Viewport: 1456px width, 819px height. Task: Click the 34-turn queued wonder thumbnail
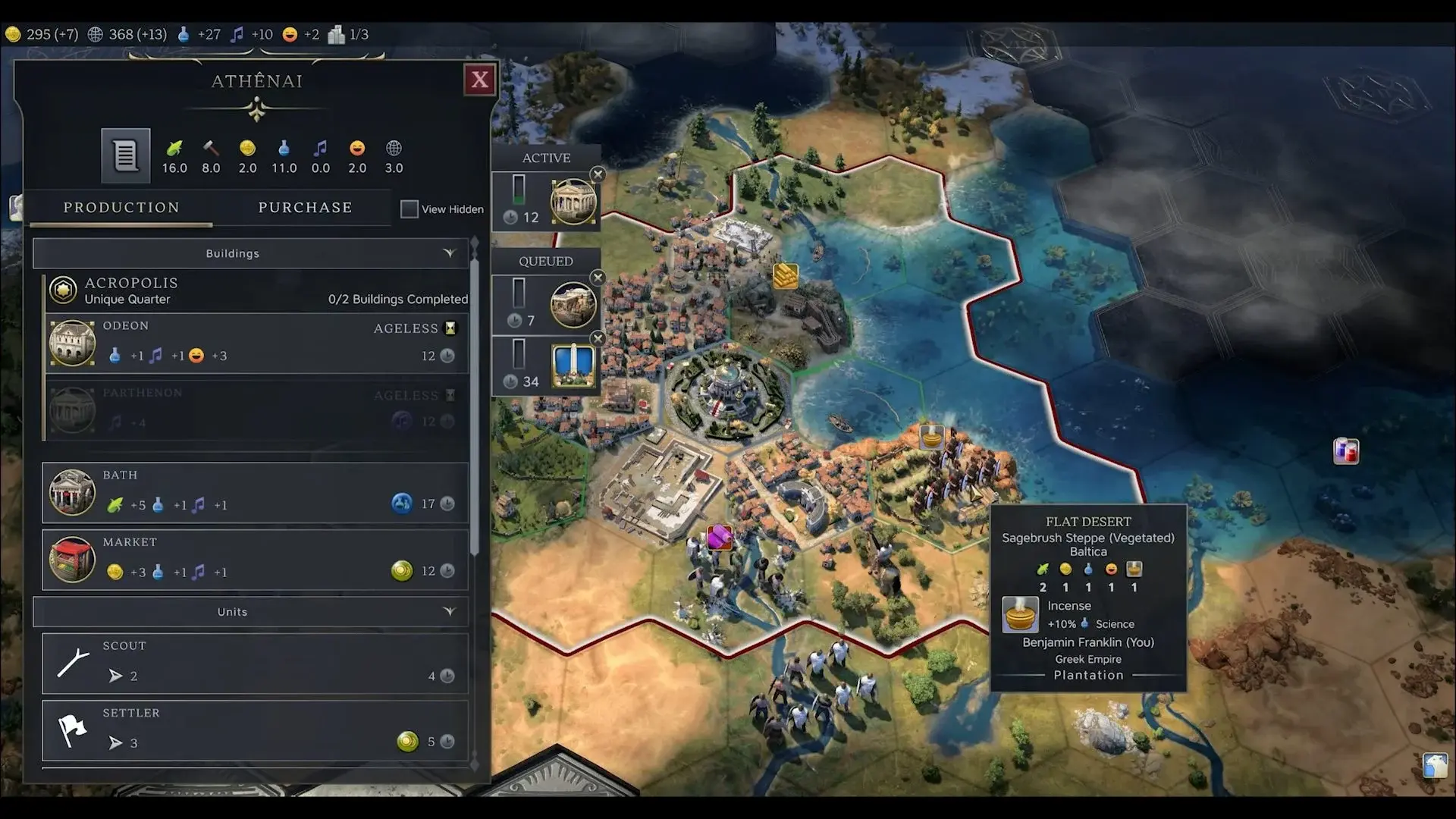[573, 366]
